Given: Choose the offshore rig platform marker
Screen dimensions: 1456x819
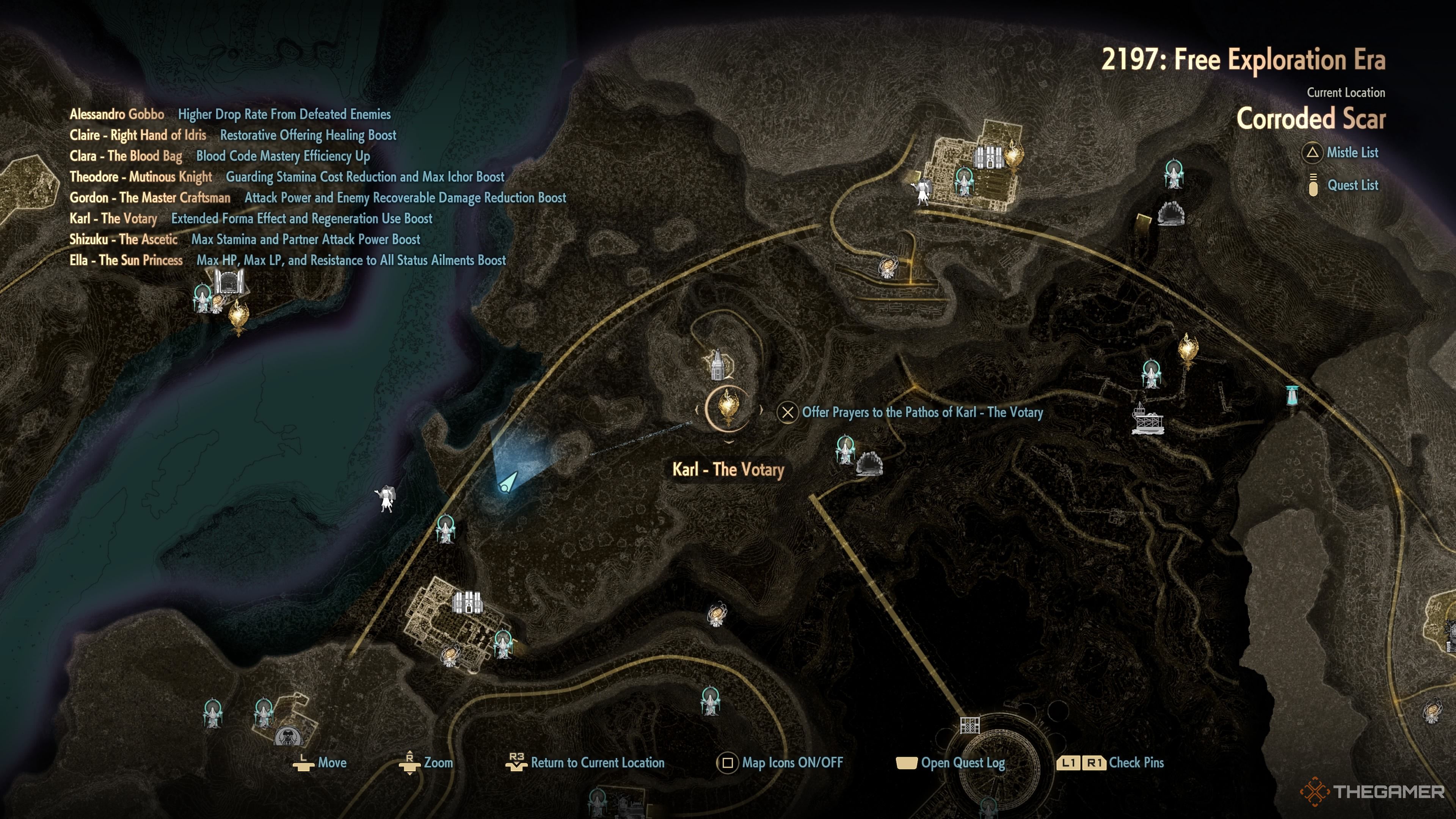Looking at the screenshot, I should [1147, 419].
